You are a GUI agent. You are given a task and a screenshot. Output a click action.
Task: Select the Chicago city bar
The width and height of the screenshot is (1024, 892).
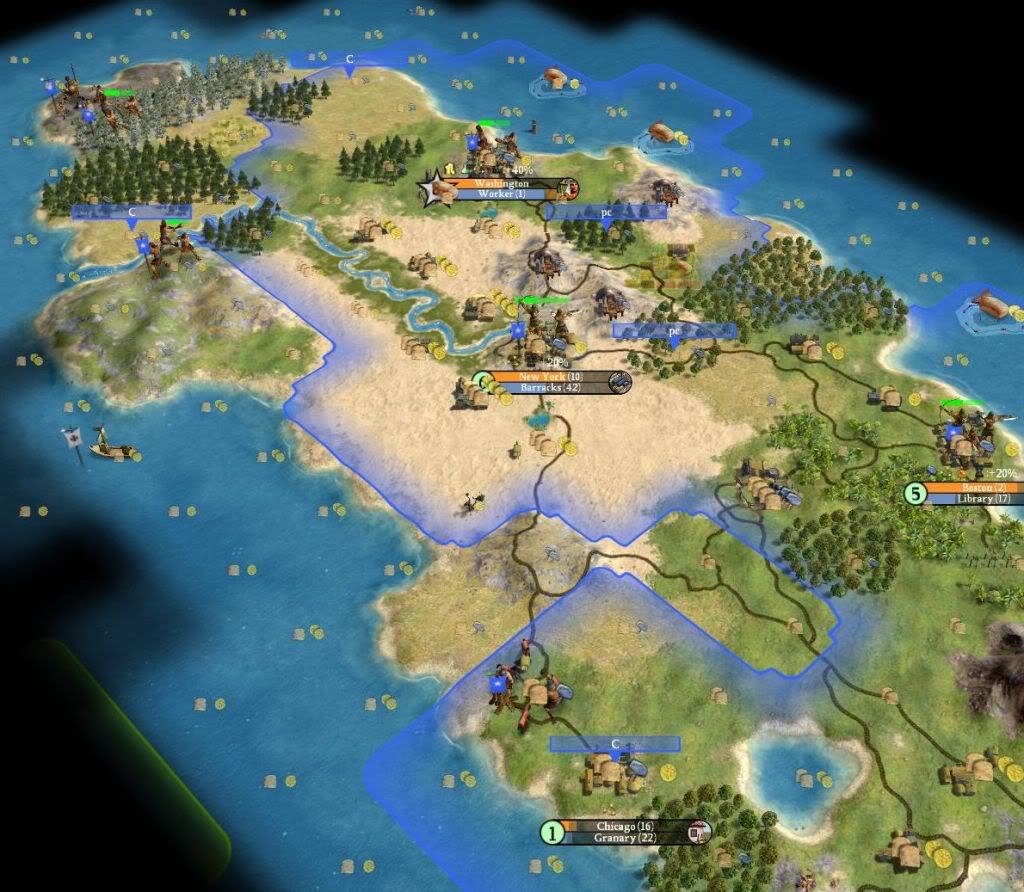(x=623, y=826)
